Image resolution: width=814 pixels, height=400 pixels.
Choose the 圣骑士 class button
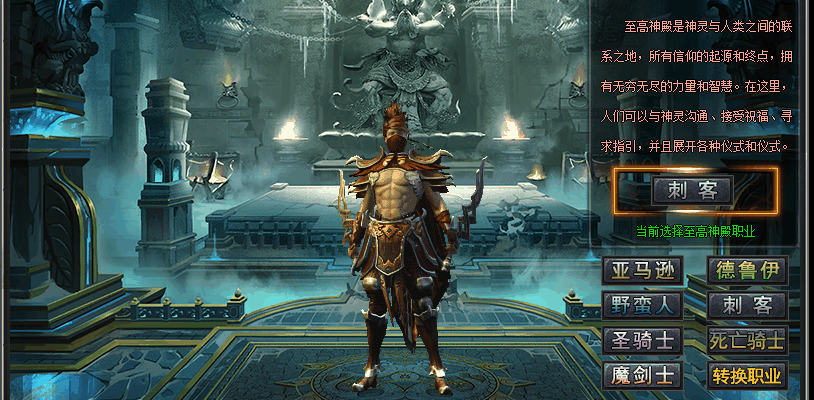[643, 340]
